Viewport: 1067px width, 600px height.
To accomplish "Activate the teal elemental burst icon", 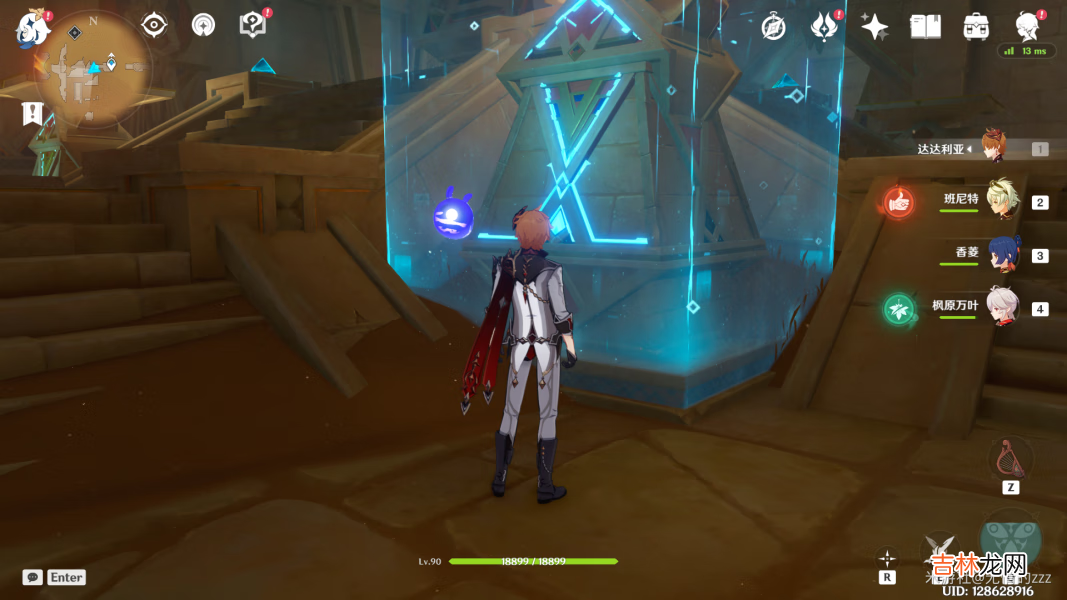I will tap(1010, 540).
